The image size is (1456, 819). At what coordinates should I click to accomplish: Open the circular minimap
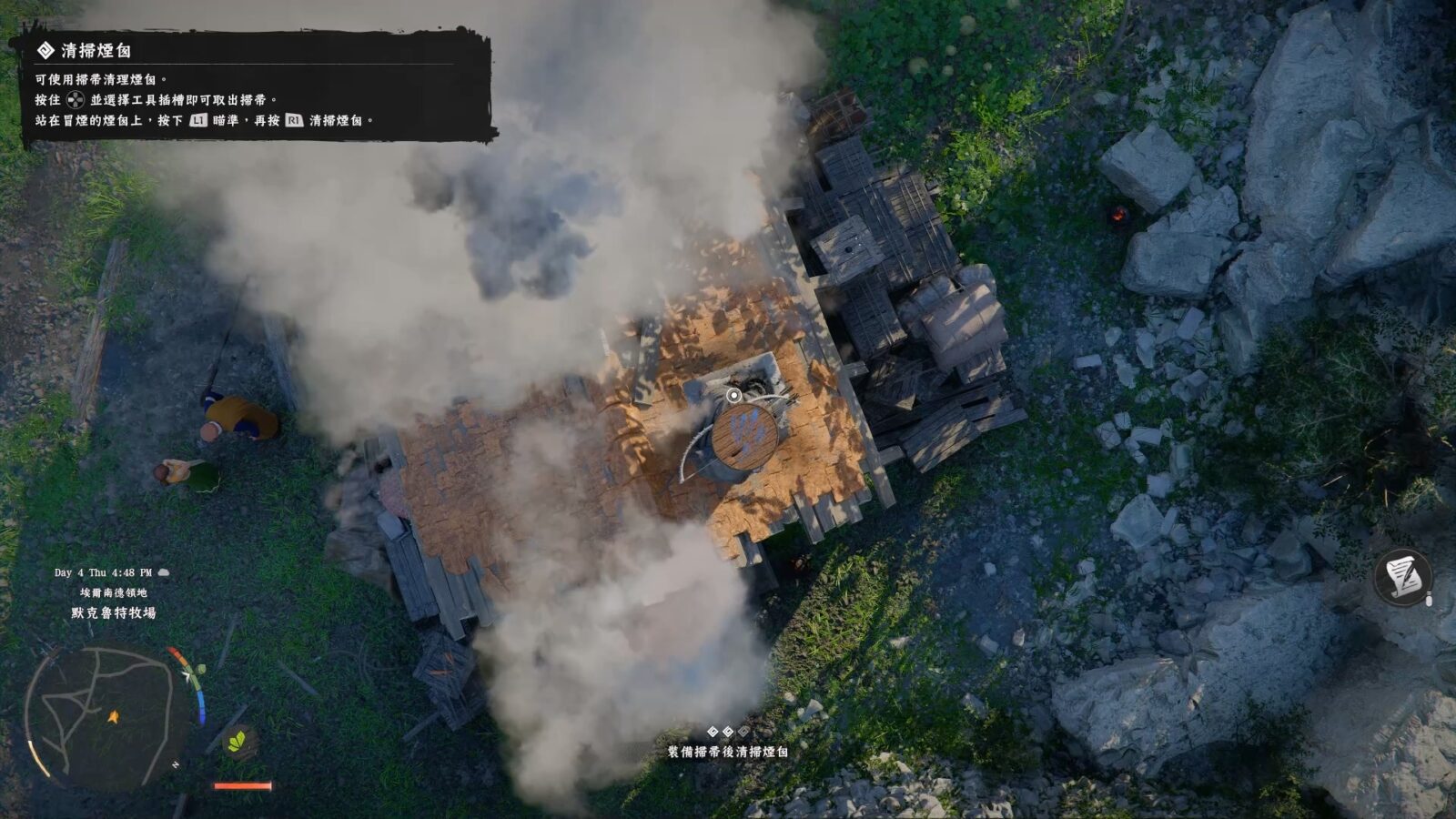(x=100, y=716)
